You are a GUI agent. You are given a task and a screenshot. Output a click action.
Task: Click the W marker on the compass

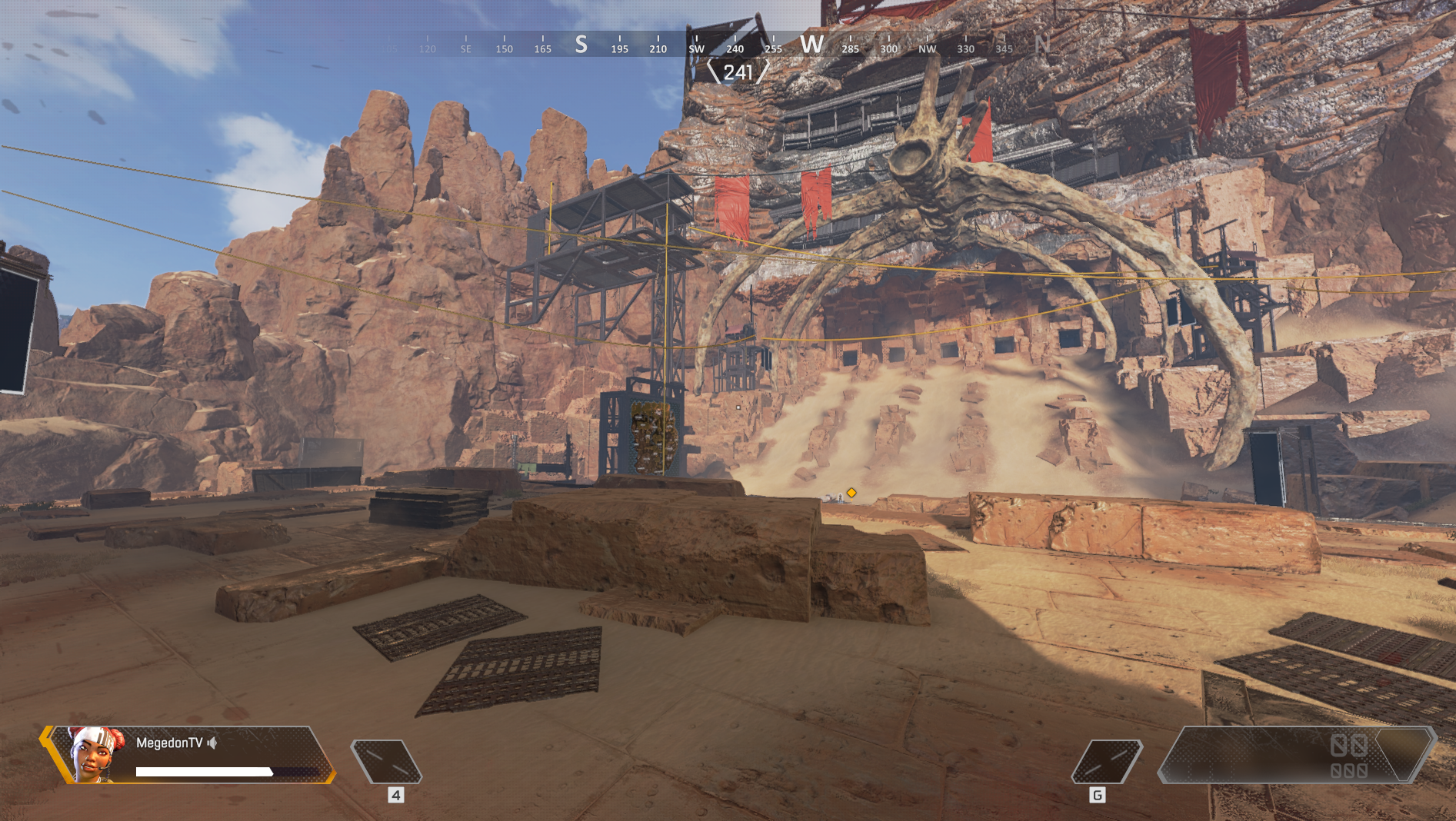tap(812, 45)
